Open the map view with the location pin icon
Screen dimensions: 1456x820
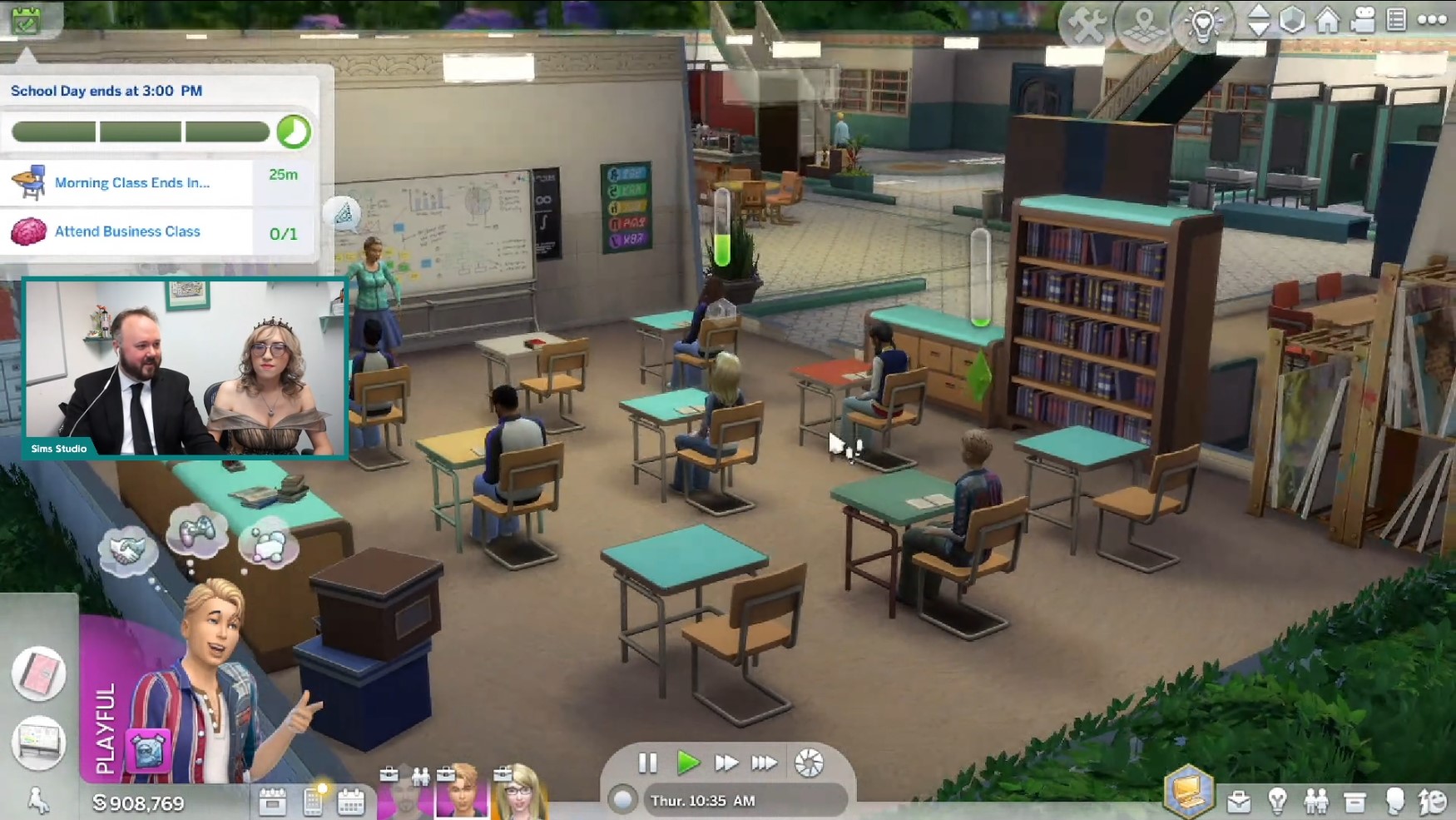[1144, 25]
